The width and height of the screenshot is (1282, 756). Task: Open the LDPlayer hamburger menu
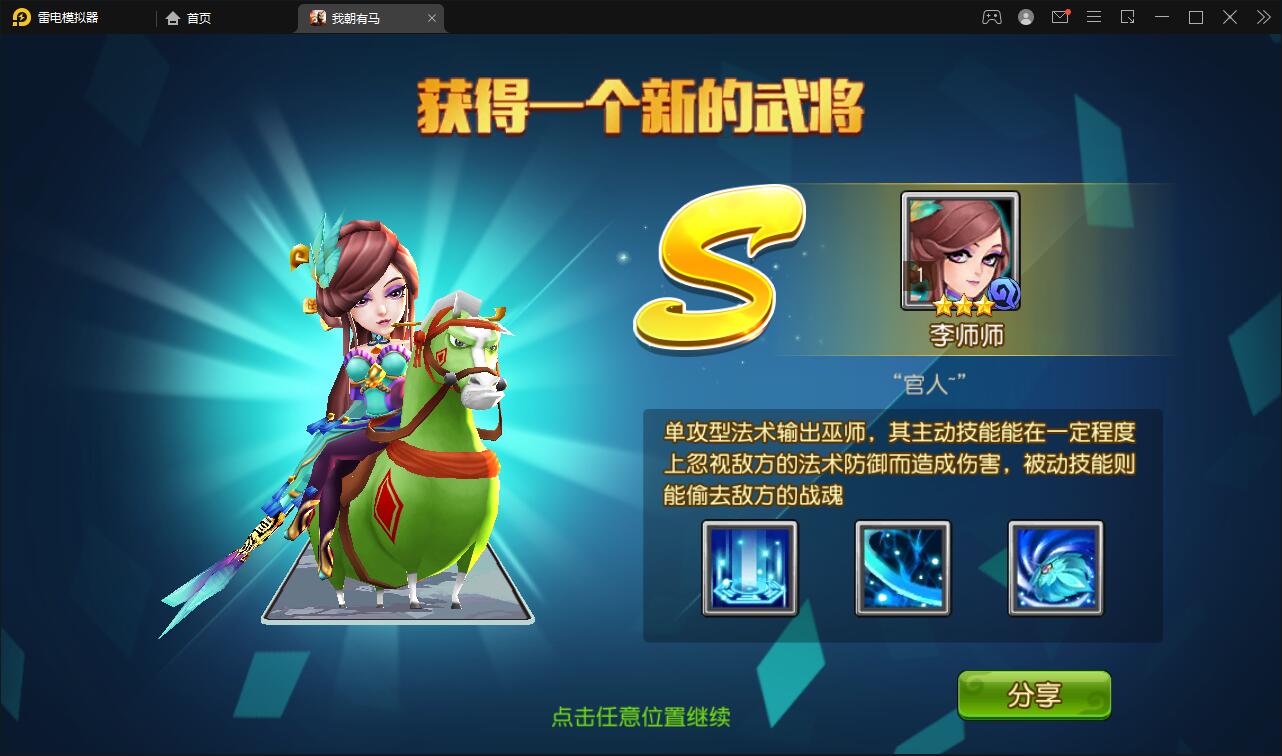point(1093,17)
